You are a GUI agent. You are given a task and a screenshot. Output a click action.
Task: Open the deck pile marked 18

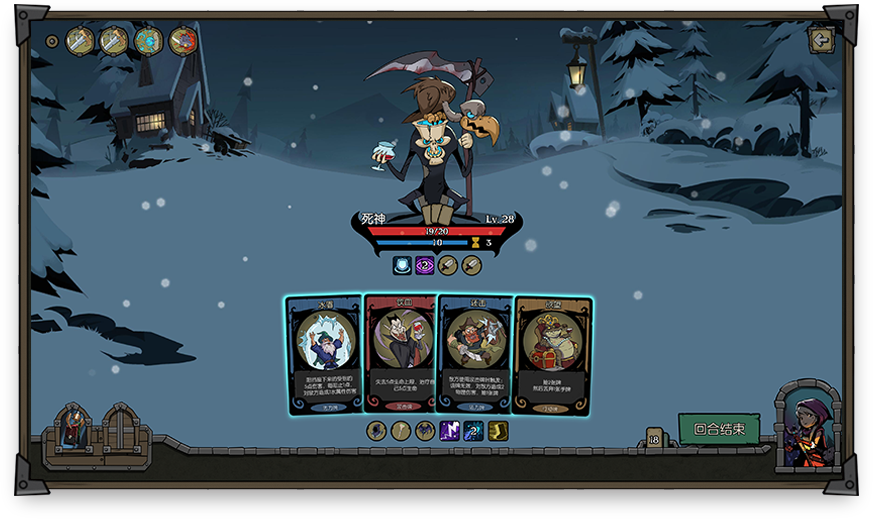coord(654,438)
